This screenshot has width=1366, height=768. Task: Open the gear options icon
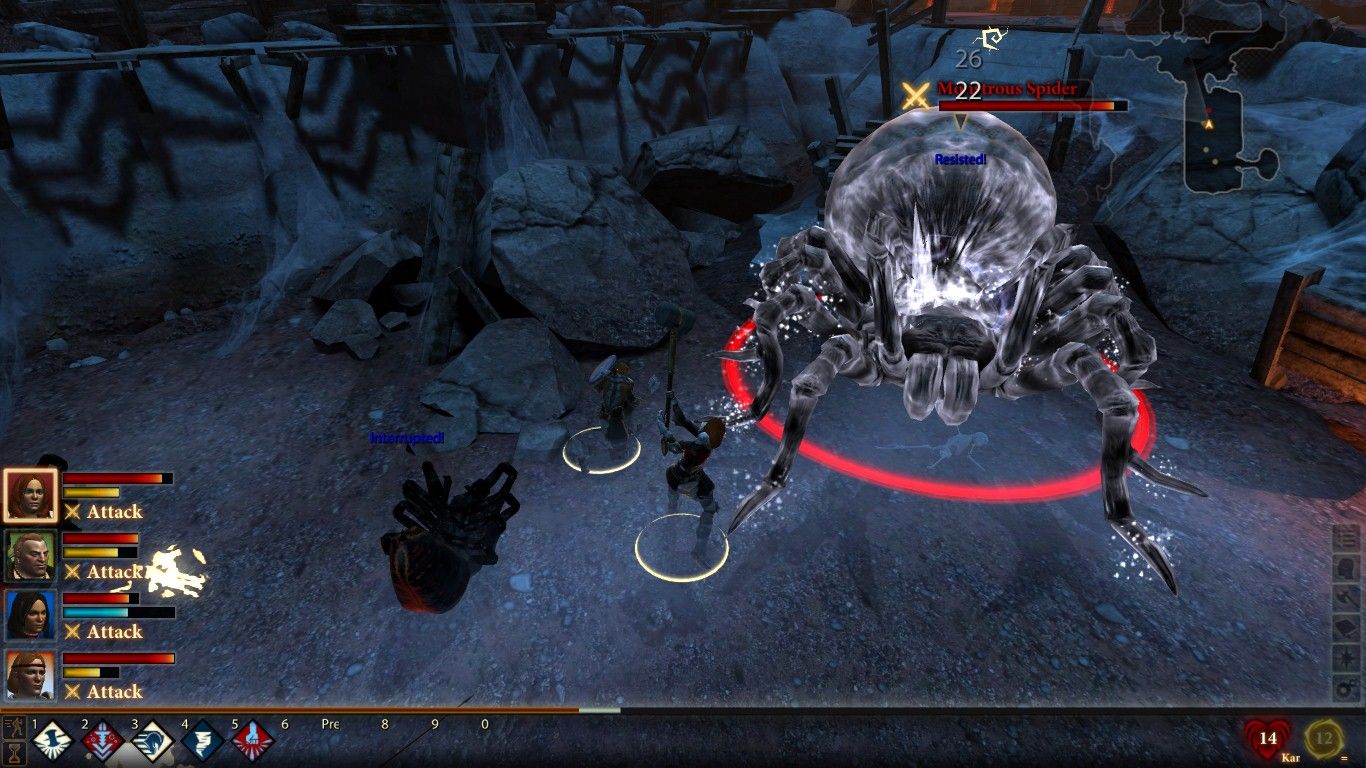click(1347, 688)
